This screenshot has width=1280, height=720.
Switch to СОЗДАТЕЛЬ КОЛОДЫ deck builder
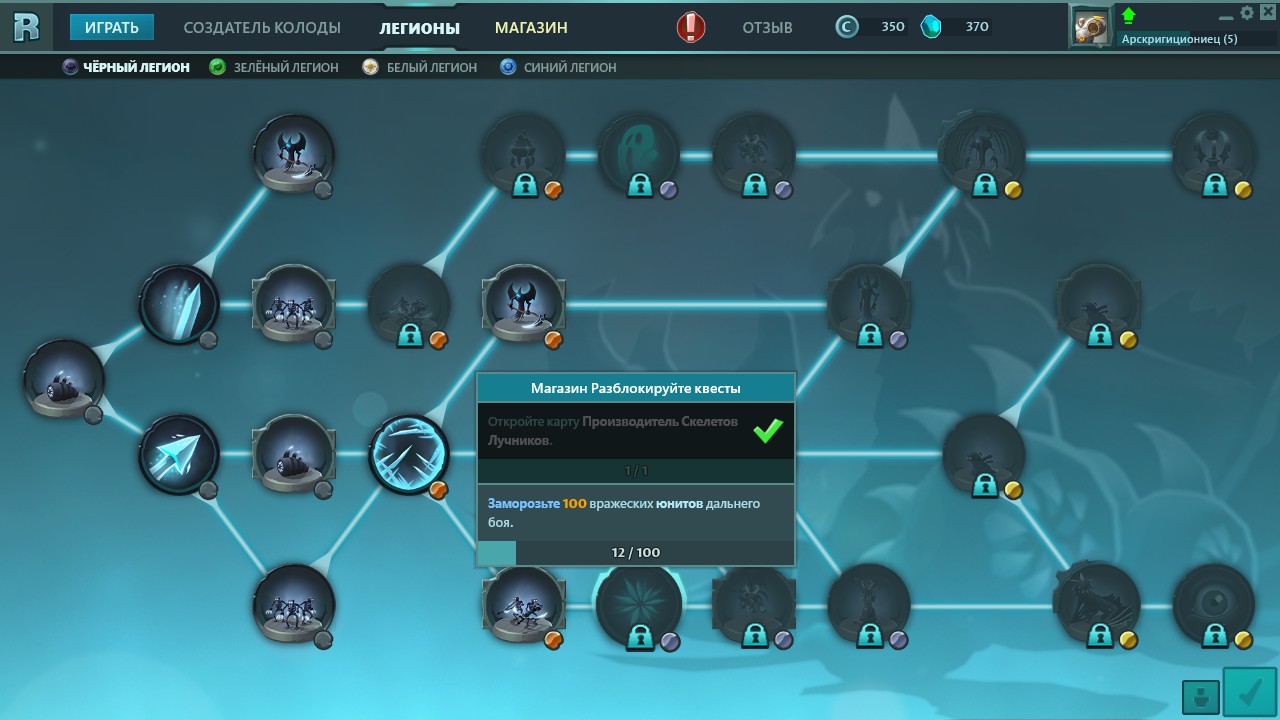[x=262, y=27]
